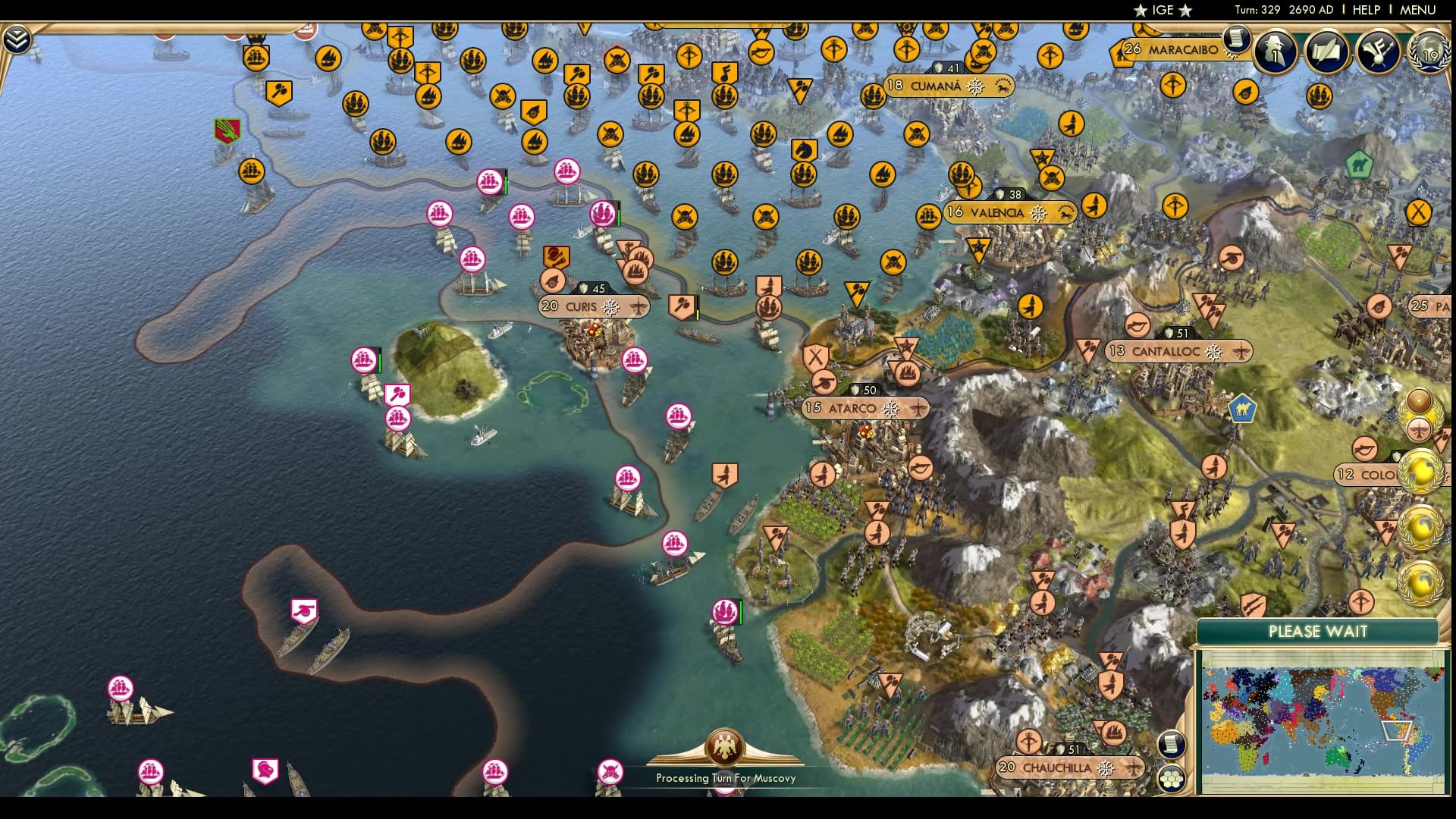
Task: Toggle Strategic View with the hexagon icon
Action: (x=1172, y=777)
